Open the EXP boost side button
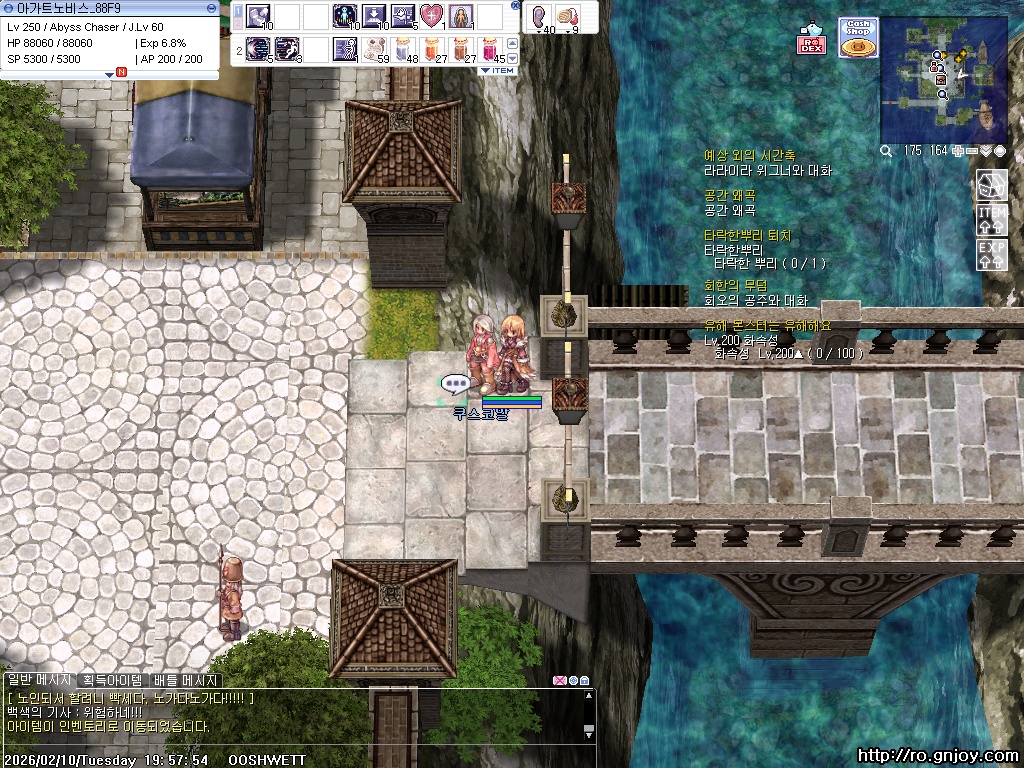Screen dimensions: 1024x768 pos(991,253)
